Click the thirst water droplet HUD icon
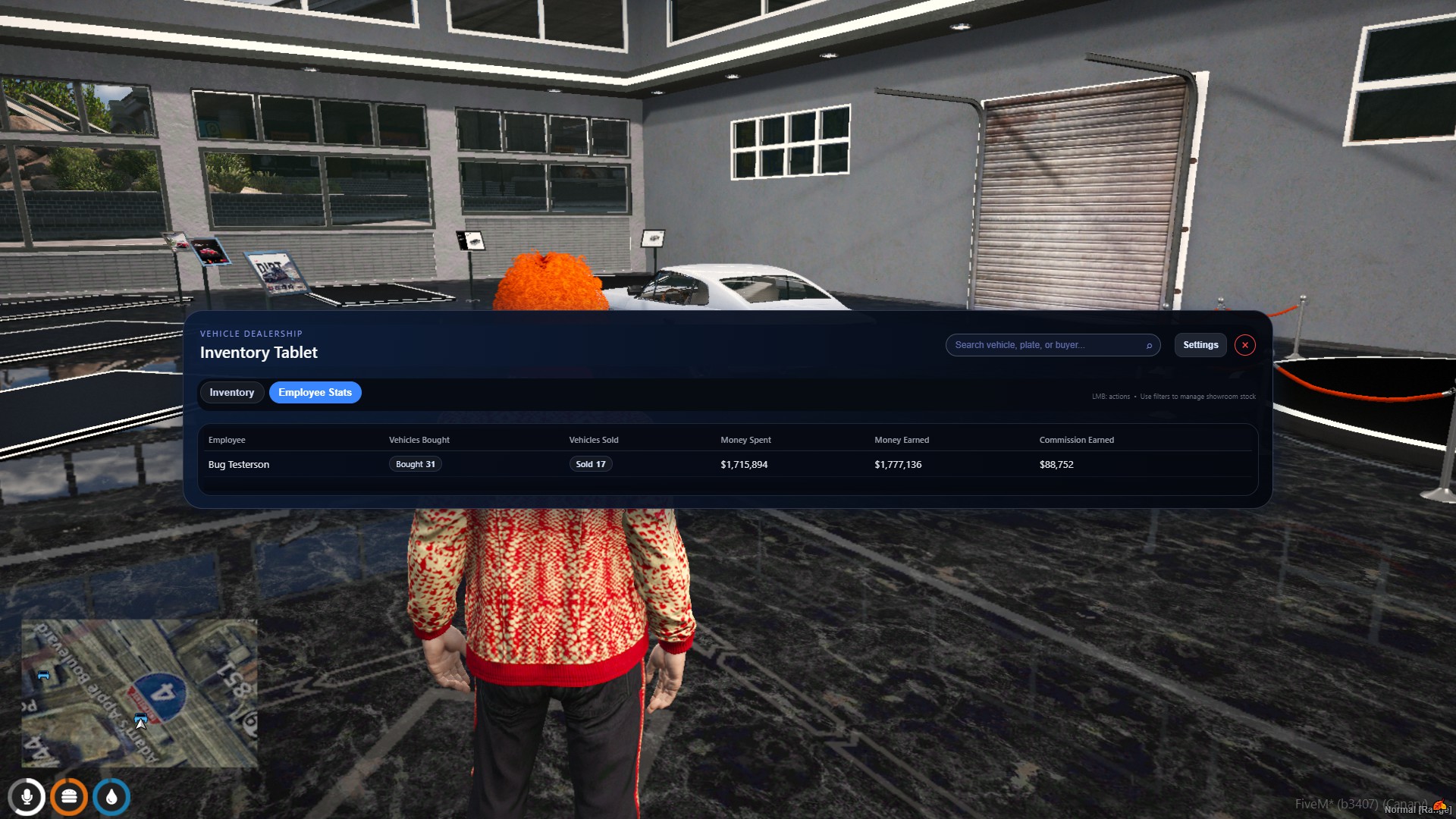Viewport: 1456px width, 819px height. point(111,797)
